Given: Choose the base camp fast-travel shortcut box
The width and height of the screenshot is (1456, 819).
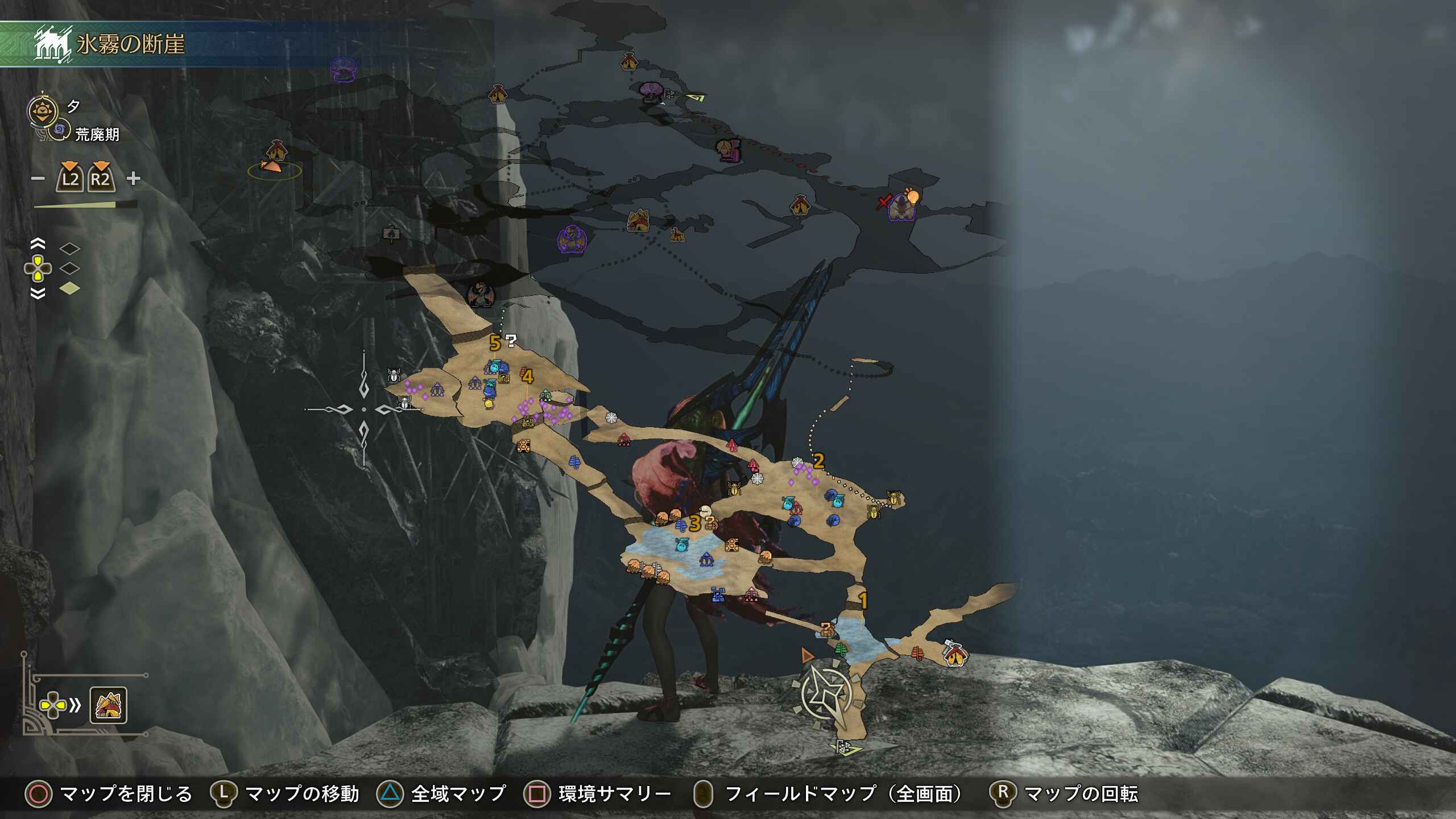Looking at the screenshot, I should pos(108,706).
